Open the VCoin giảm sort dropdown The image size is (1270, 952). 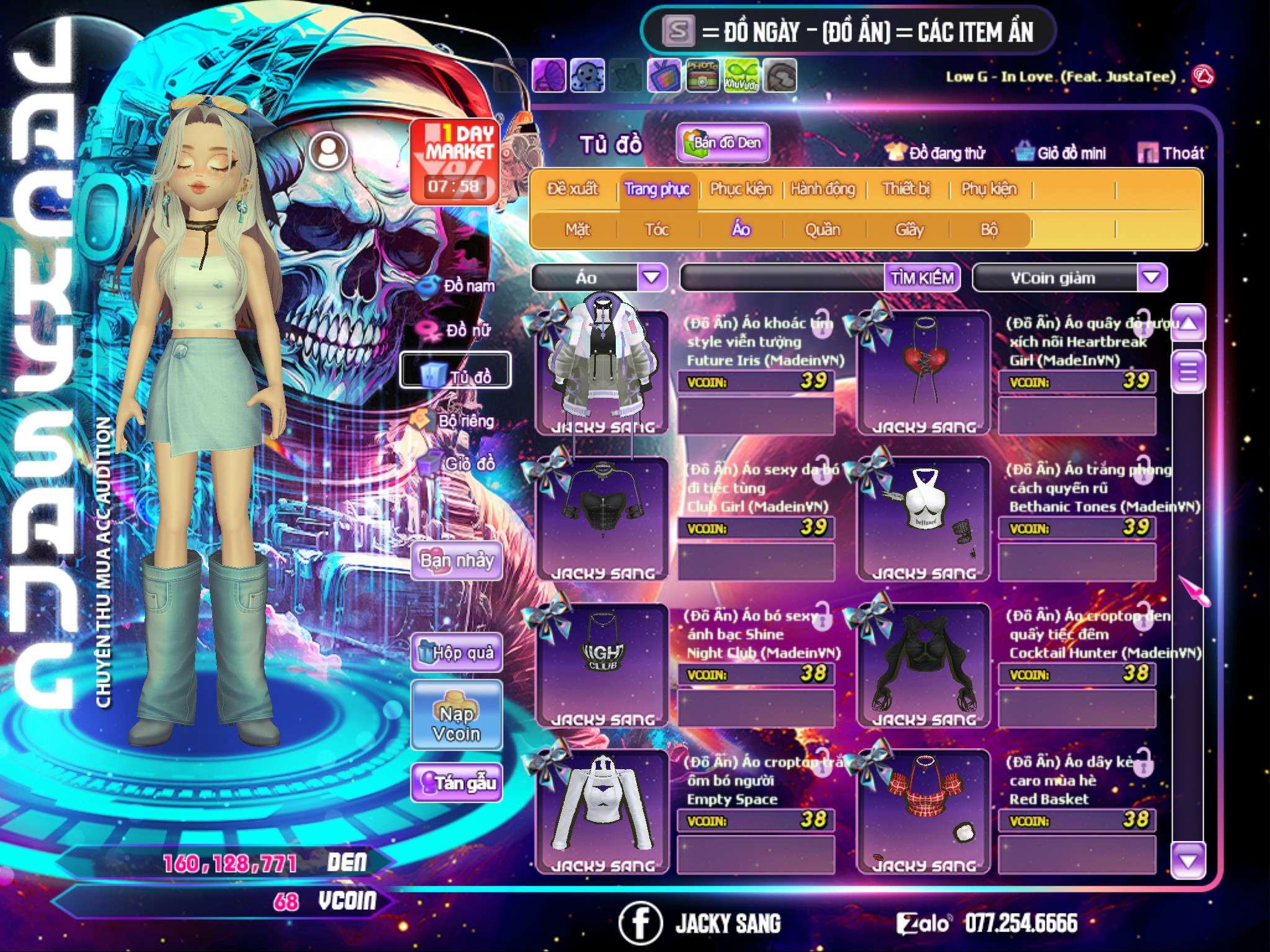pos(1152,278)
